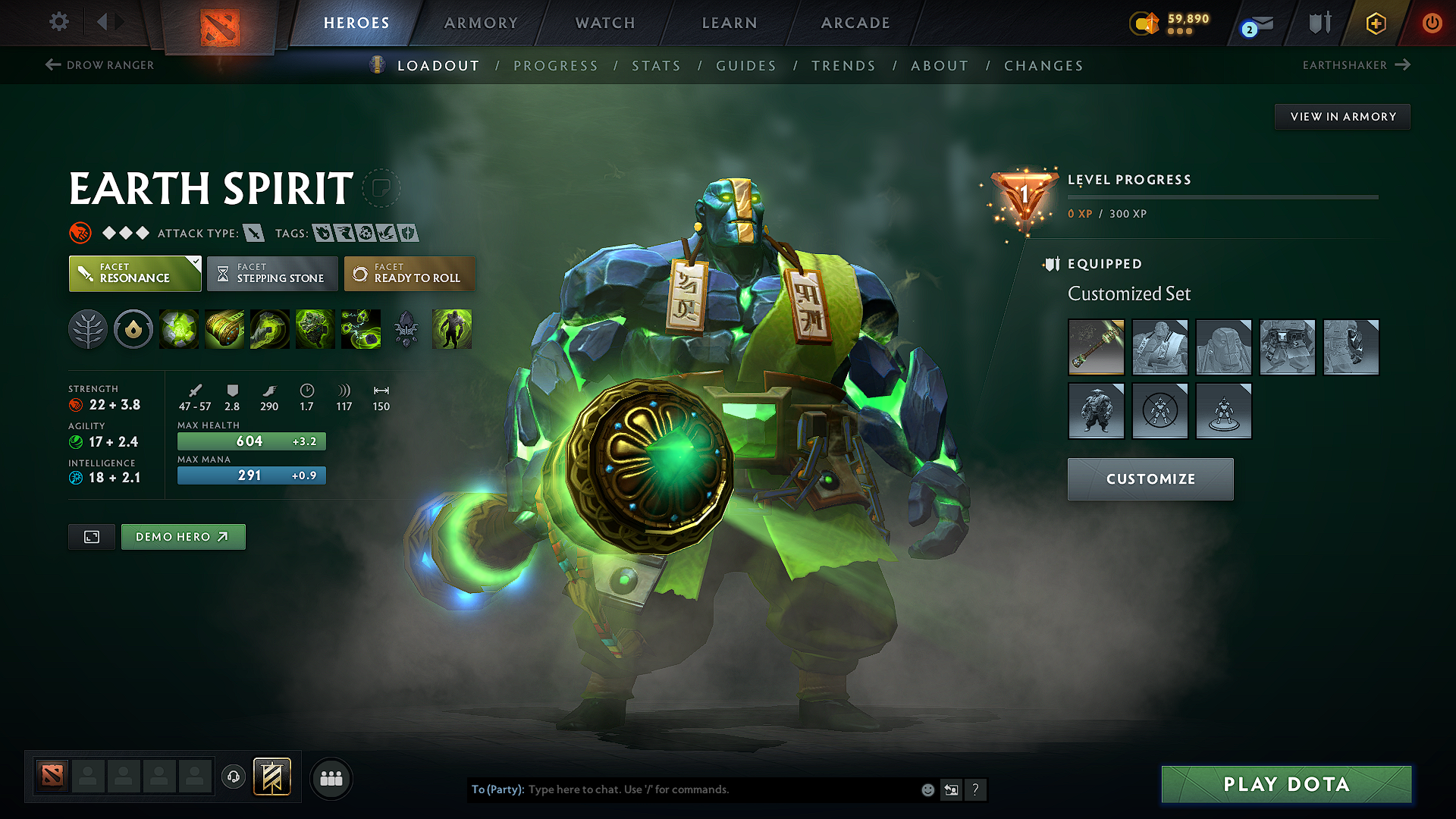The image size is (1456, 819).
Task: Open the party voice chat headset icon
Action: pyautogui.click(x=233, y=777)
